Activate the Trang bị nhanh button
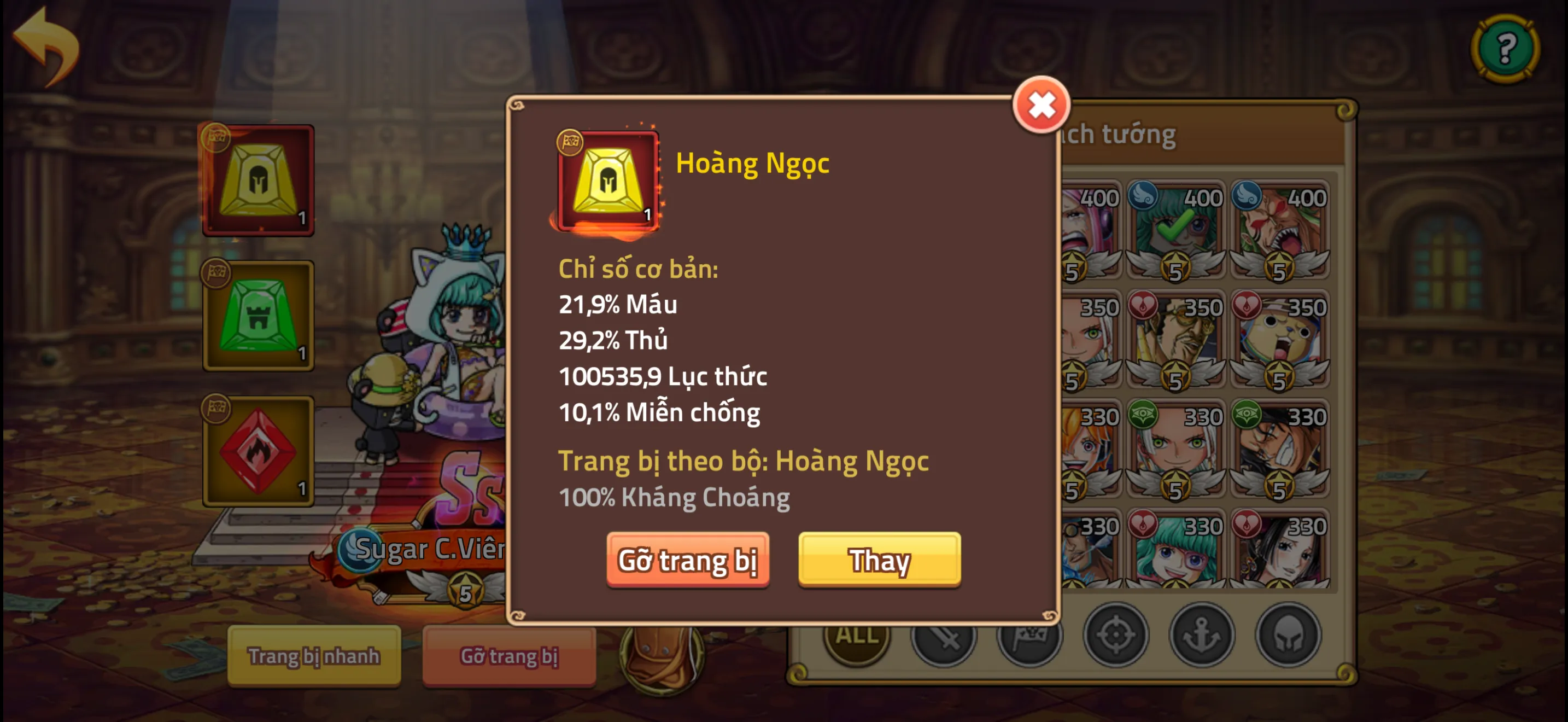Image resolution: width=1568 pixels, height=722 pixels. click(314, 656)
